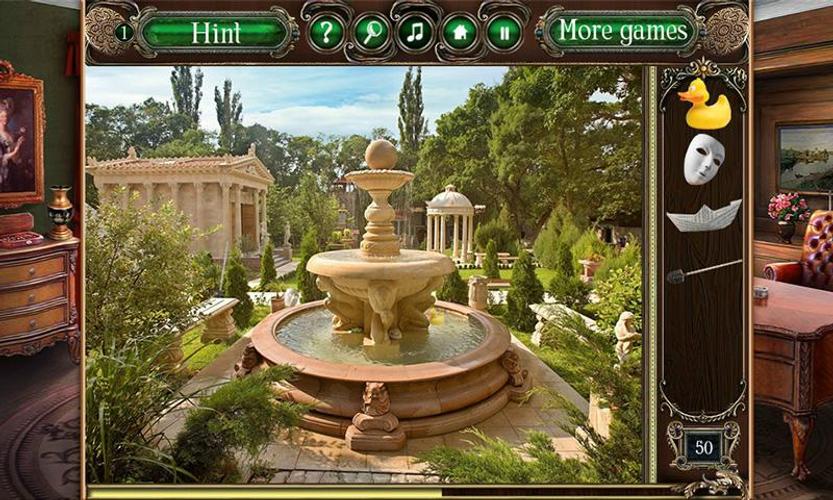This screenshot has width=833, height=500.
Task: Select the paper boat item
Action: pyautogui.click(x=704, y=215)
